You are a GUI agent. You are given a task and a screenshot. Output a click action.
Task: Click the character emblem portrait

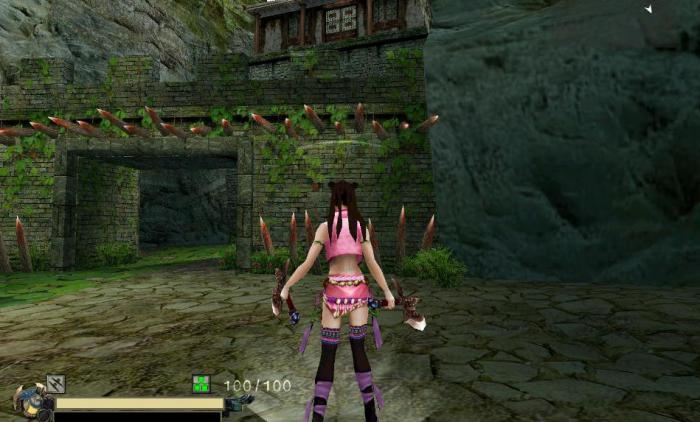pos(30,402)
